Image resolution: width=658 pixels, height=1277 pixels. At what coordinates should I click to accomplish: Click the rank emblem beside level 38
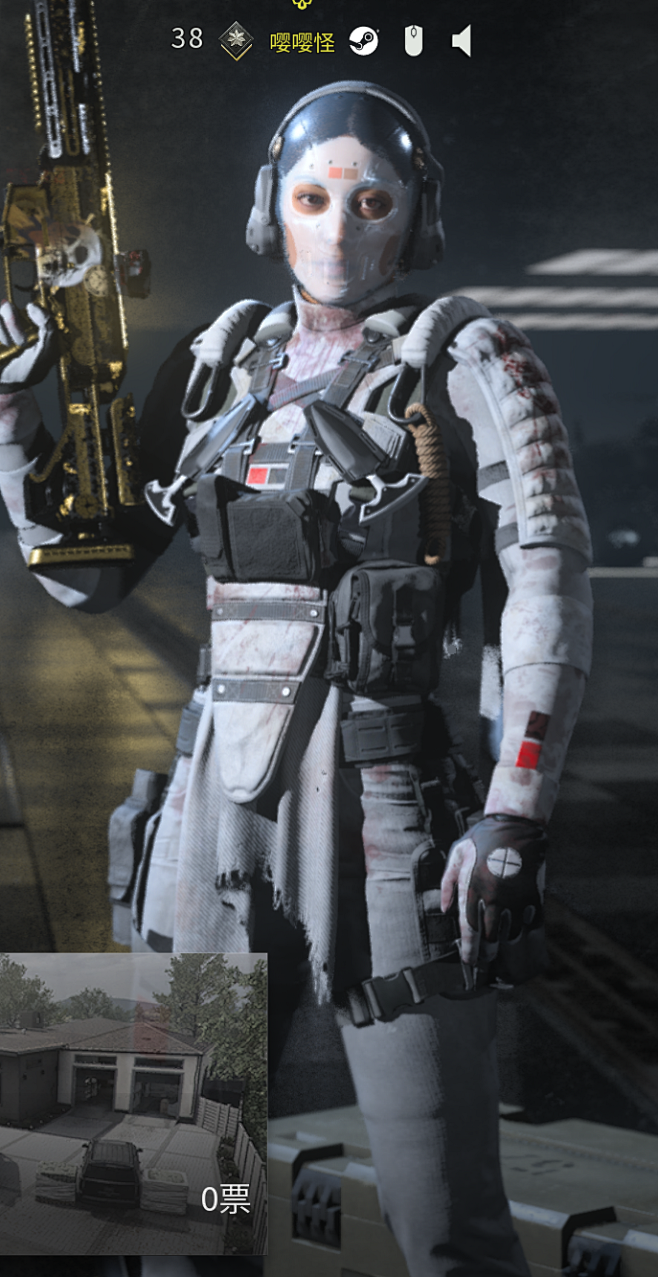pos(236,41)
